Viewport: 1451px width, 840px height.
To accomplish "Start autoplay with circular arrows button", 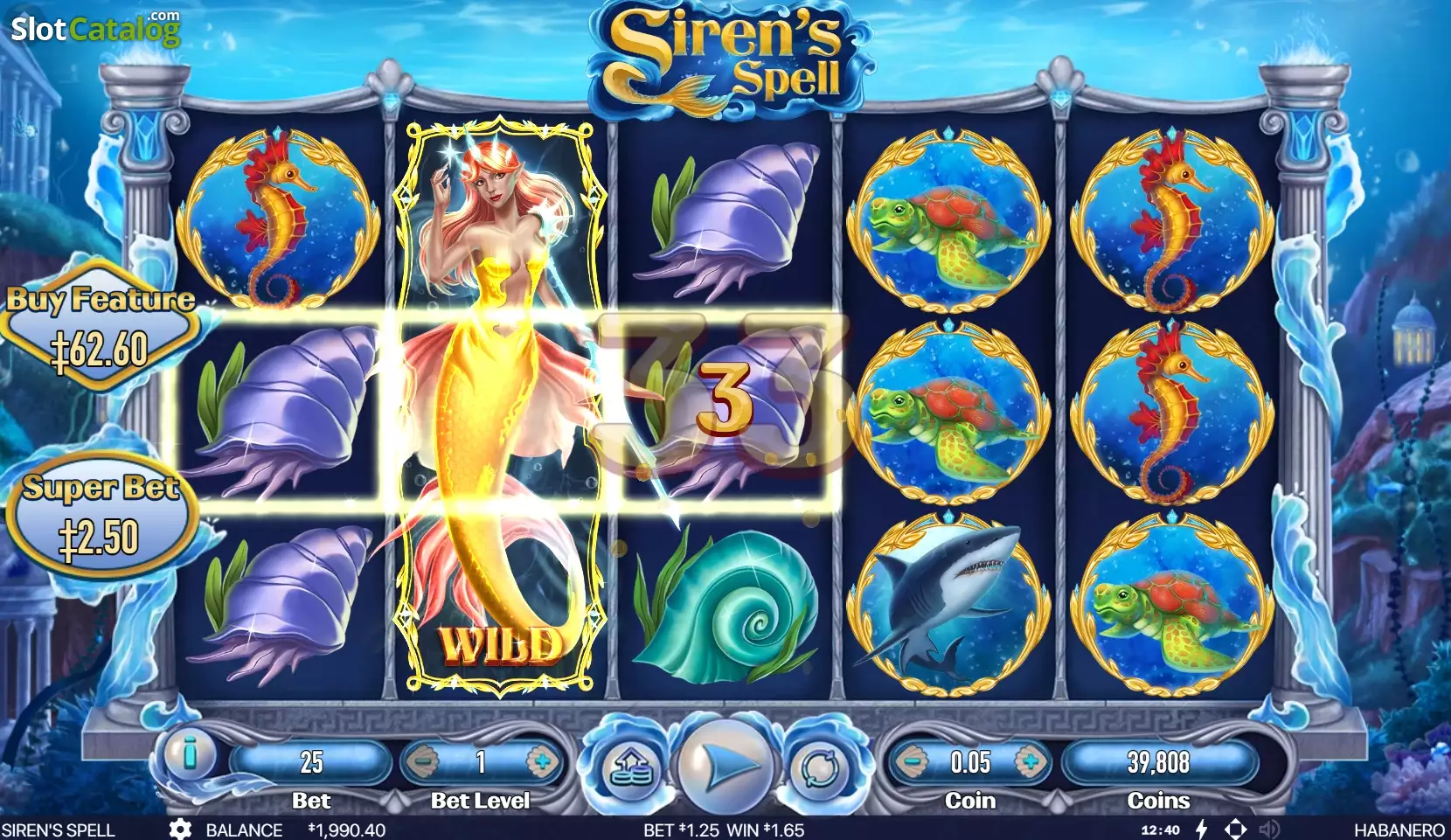I will point(819,769).
